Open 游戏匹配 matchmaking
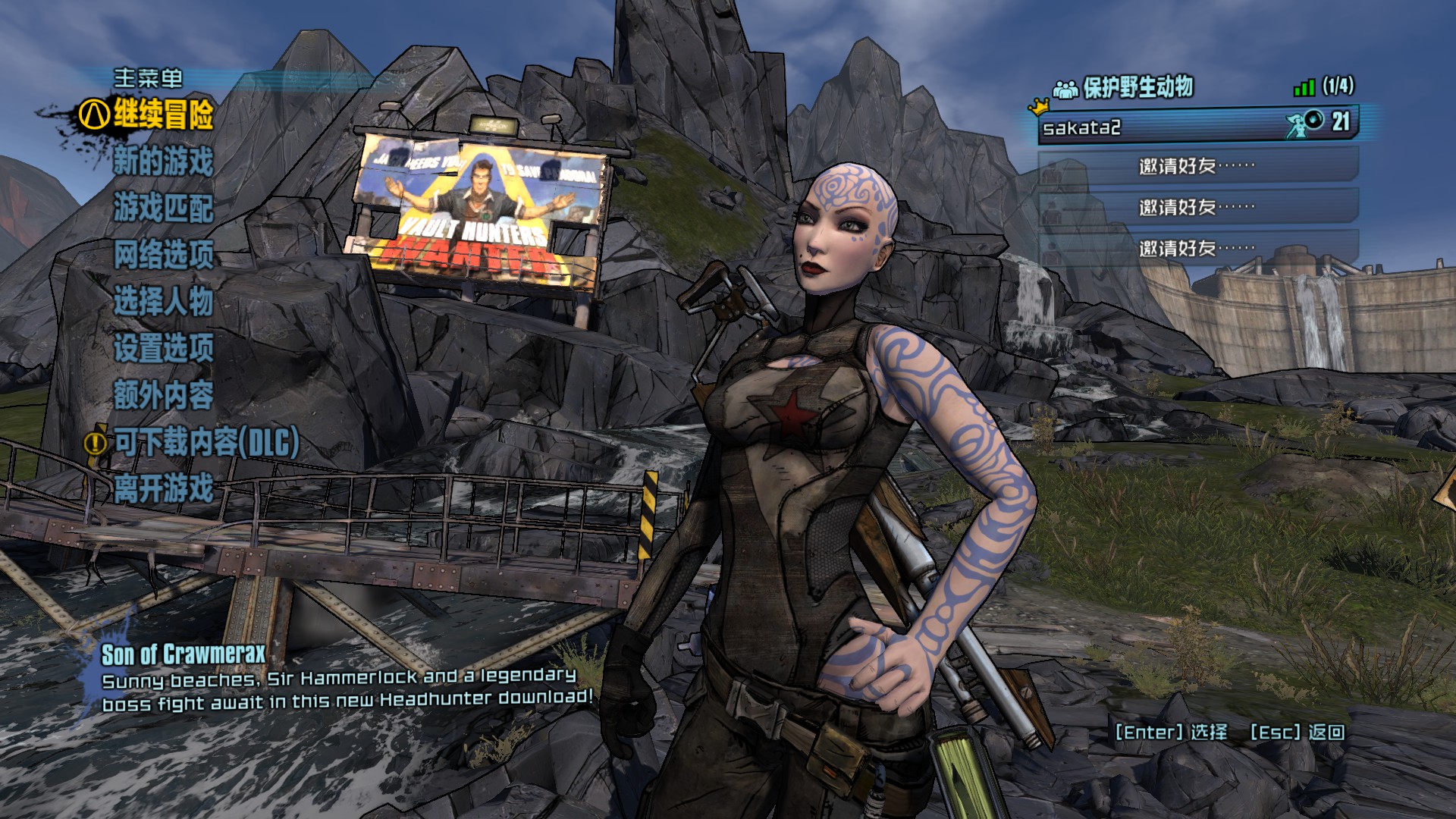This screenshot has height=819, width=1456. point(162,208)
